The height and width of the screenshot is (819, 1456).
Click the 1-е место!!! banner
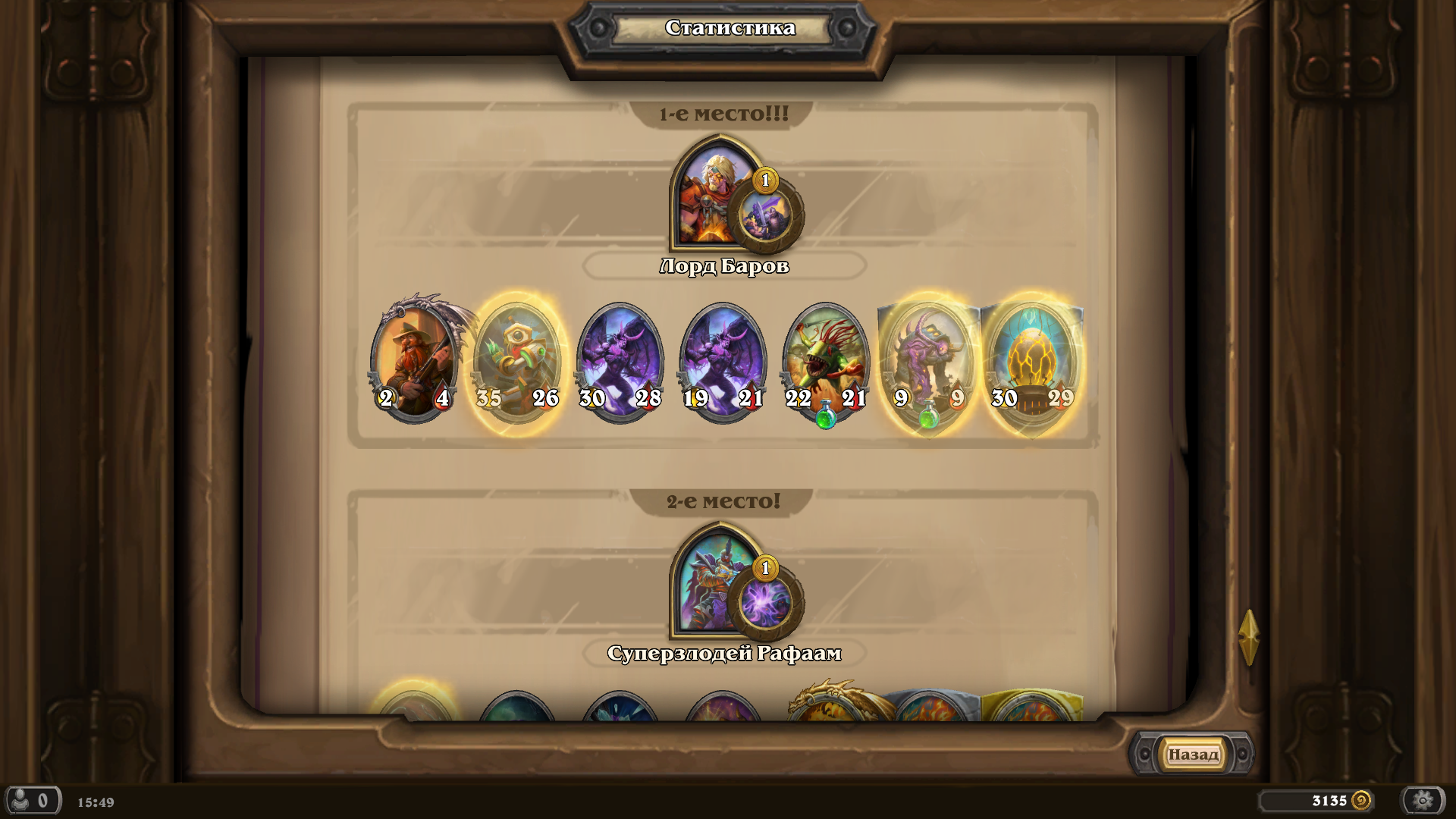pyautogui.click(x=723, y=112)
